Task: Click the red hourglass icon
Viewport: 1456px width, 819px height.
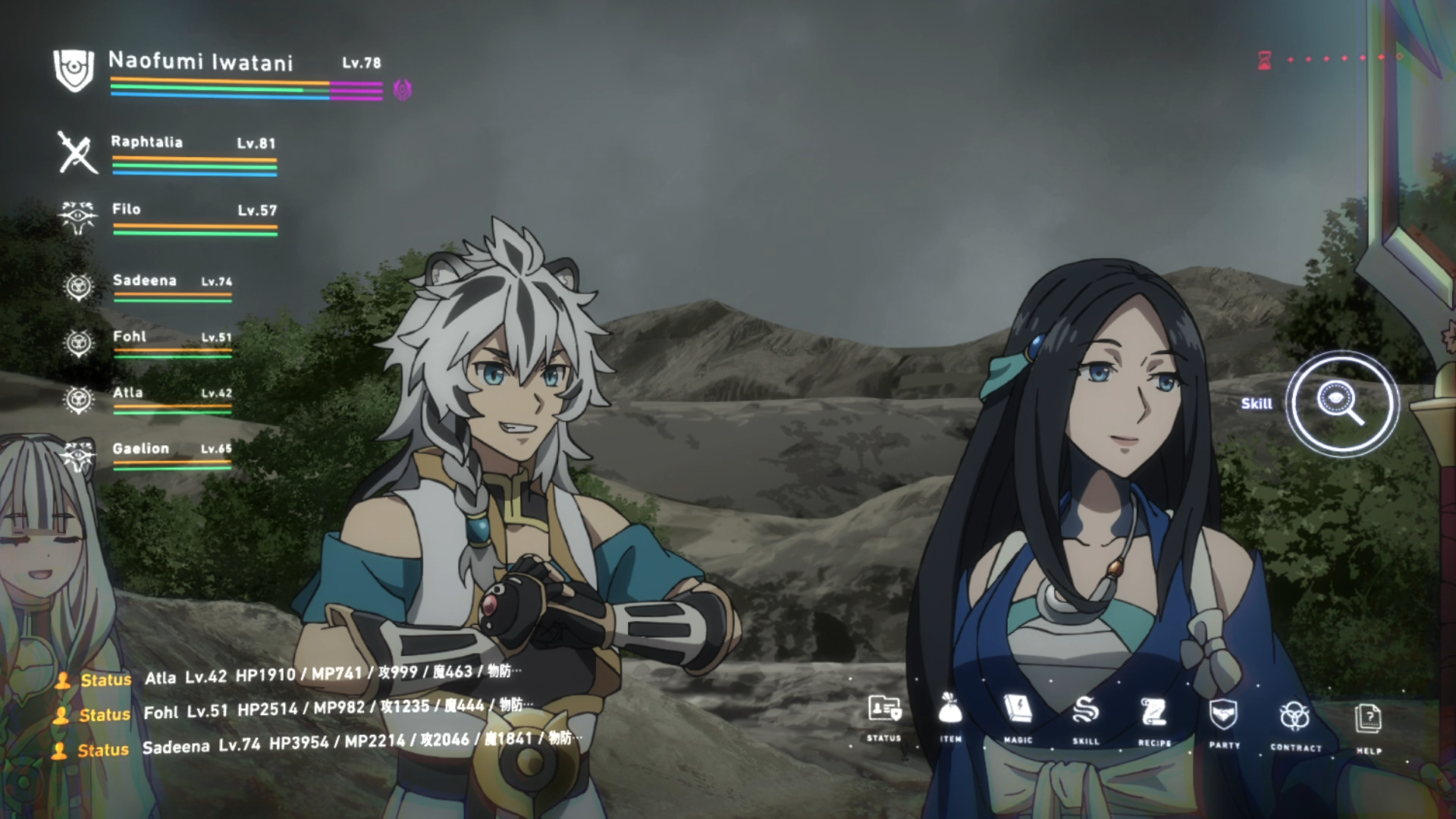Action: (x=1264, y=60)
